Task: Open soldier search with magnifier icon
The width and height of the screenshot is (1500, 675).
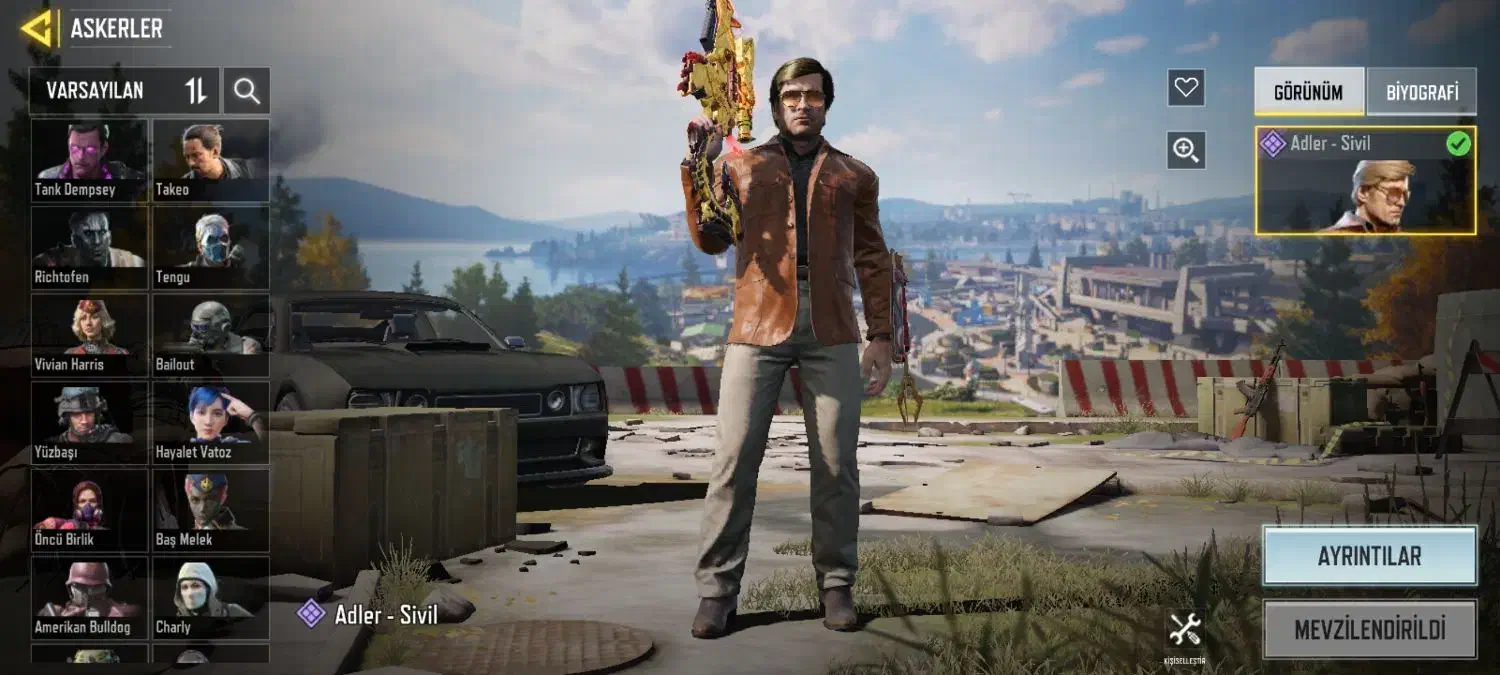Action: point(246,92)
